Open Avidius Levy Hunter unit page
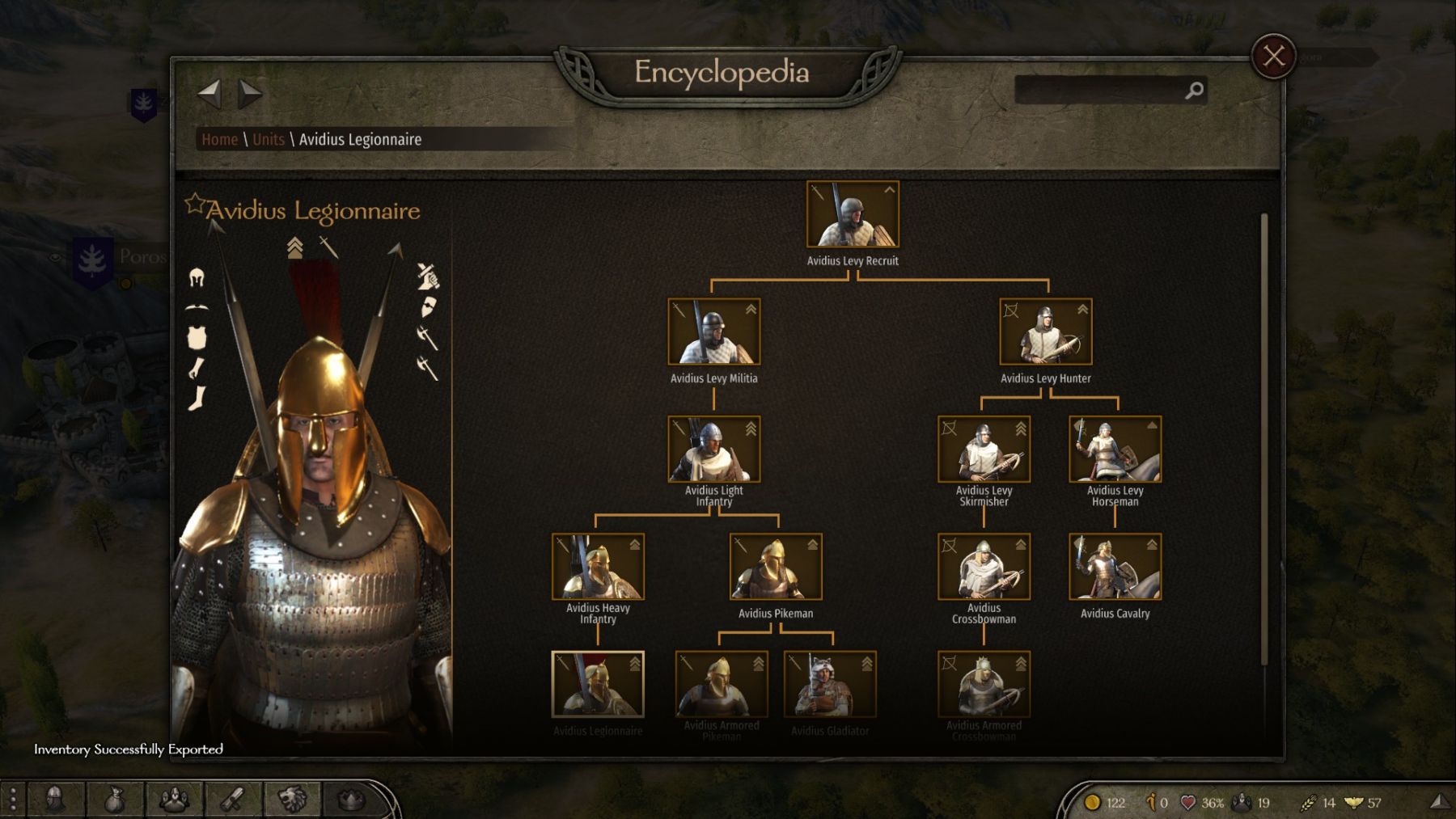This screenshot has width=1456, height=819. point(1045,331)
